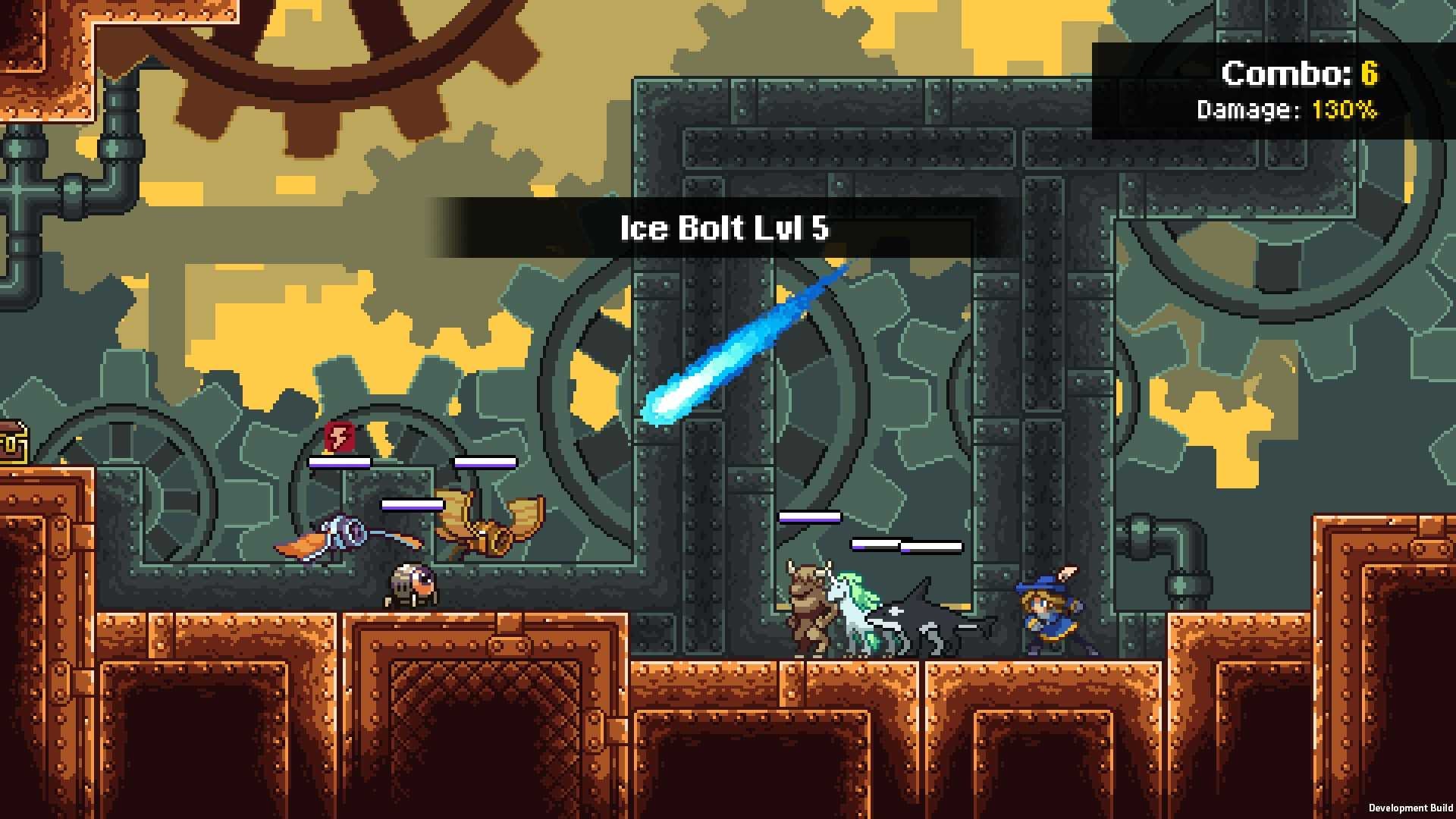This screenshot has width=1456, height=819.
Task: Click the treasure chest at the left edge
Action: tap(11, 444)
